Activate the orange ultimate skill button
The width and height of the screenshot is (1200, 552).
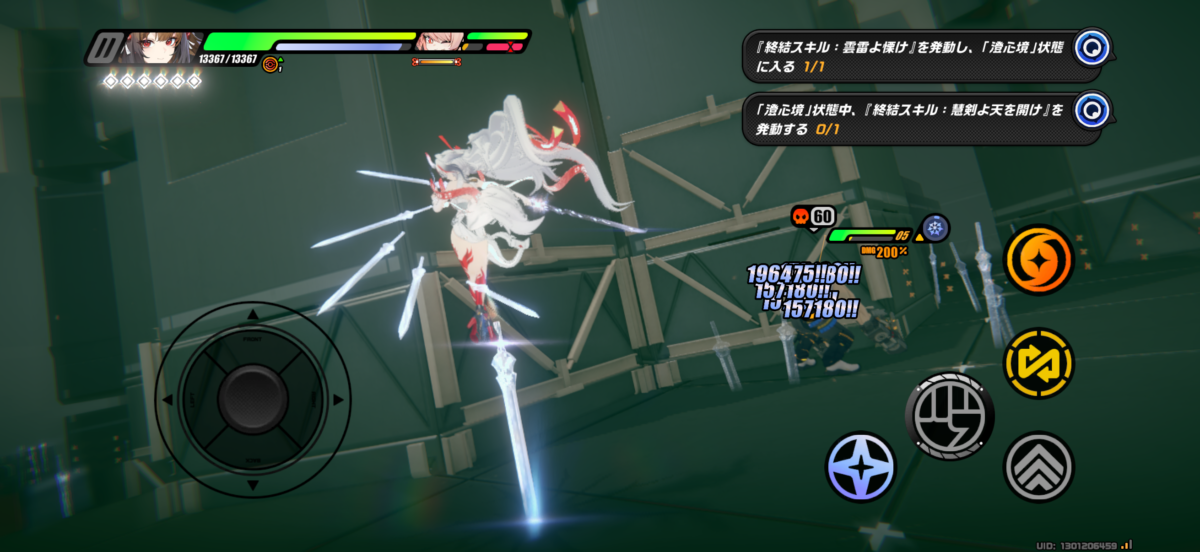click(x=1038, y=260)
